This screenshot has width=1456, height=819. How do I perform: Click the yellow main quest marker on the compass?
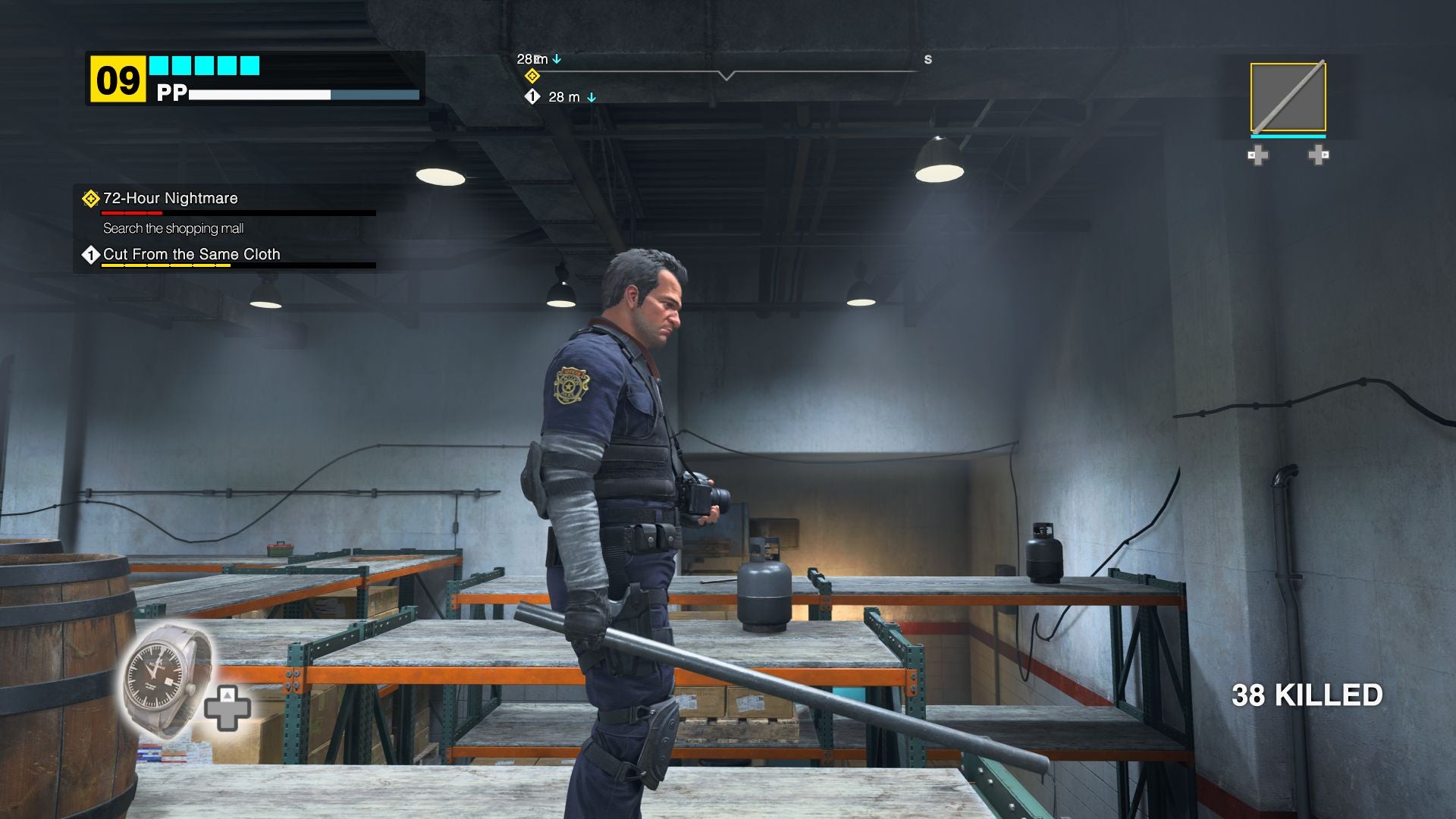coord(534,74)
